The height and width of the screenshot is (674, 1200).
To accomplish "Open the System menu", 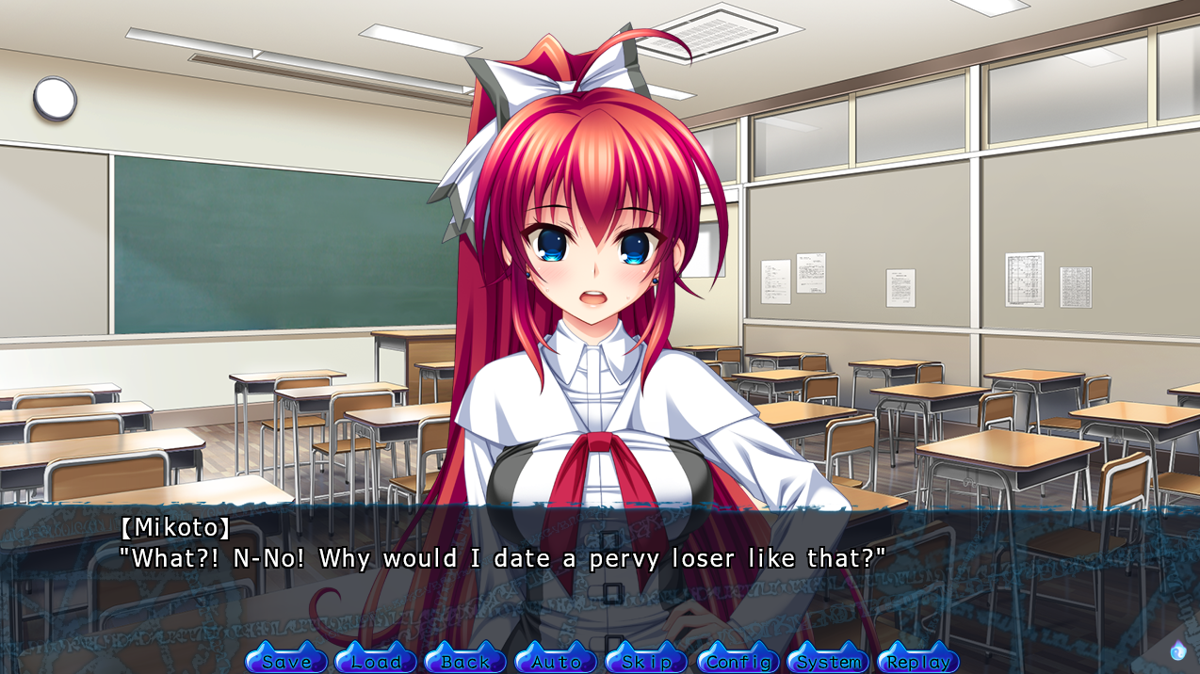I will (828, 661).
